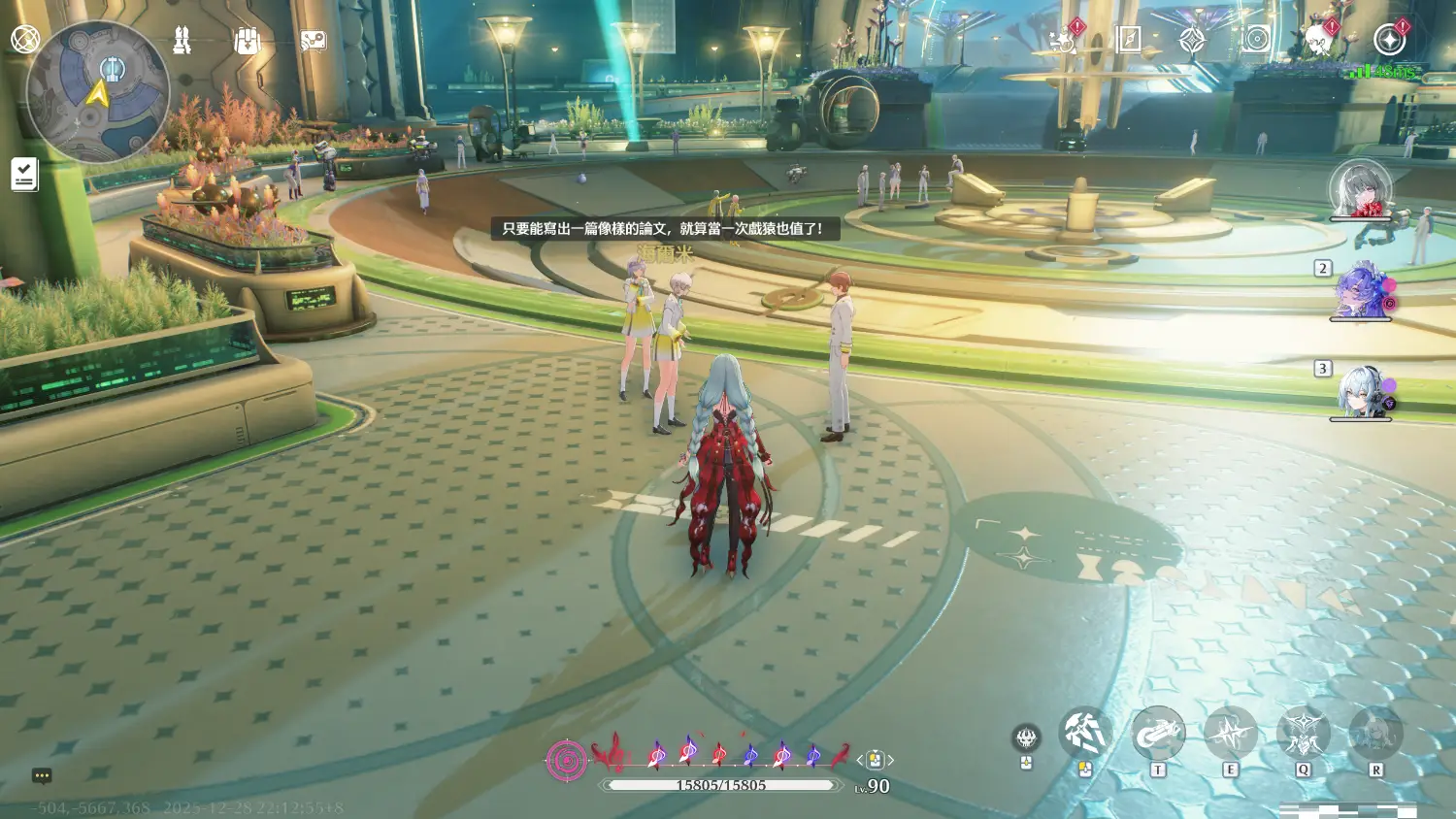This screenshot has height=819, width=1456.
Task: Open the shooting star events icon
Action: [x=1062, y=40]
